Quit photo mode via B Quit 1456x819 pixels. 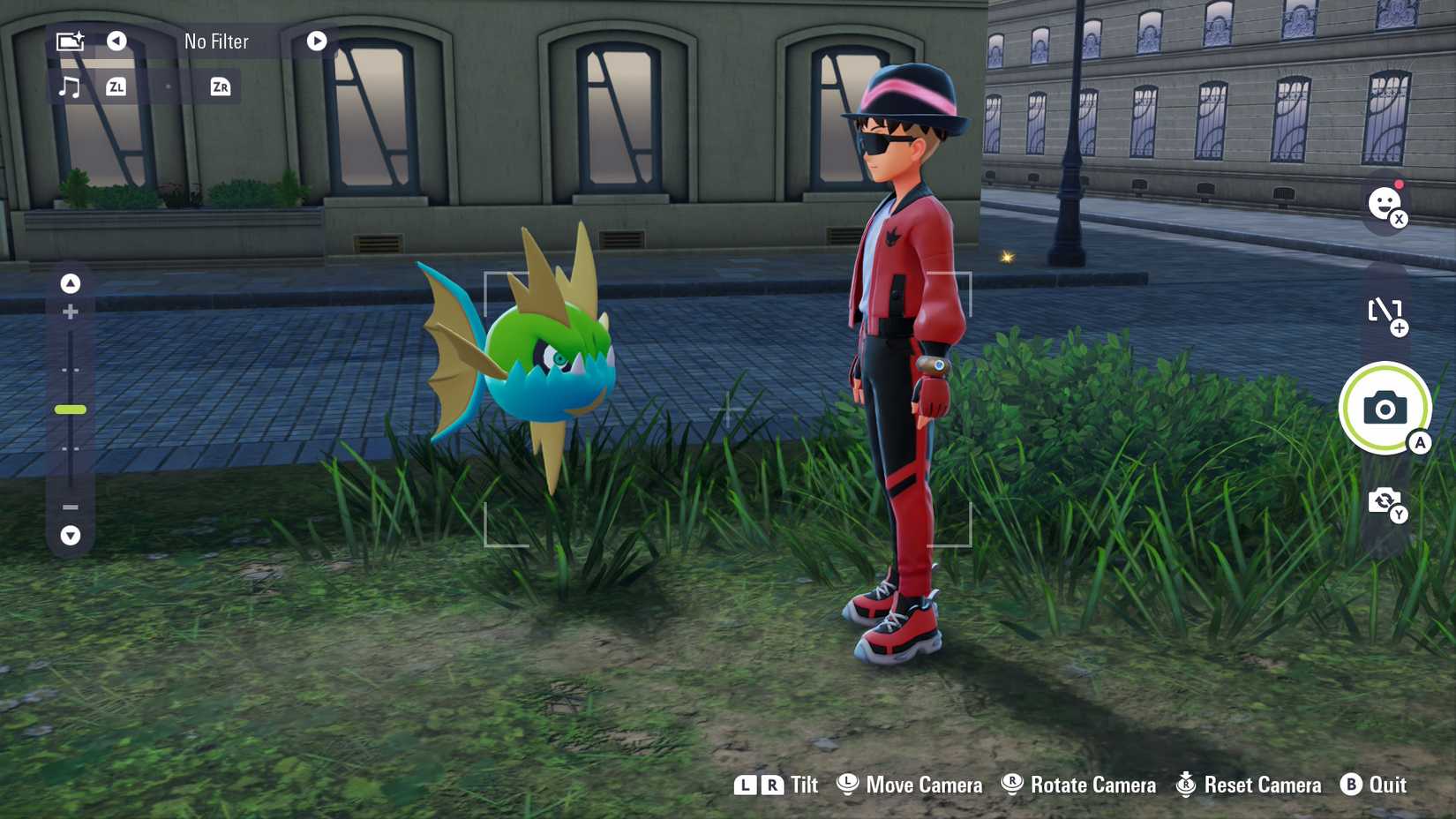[1375, 785]
